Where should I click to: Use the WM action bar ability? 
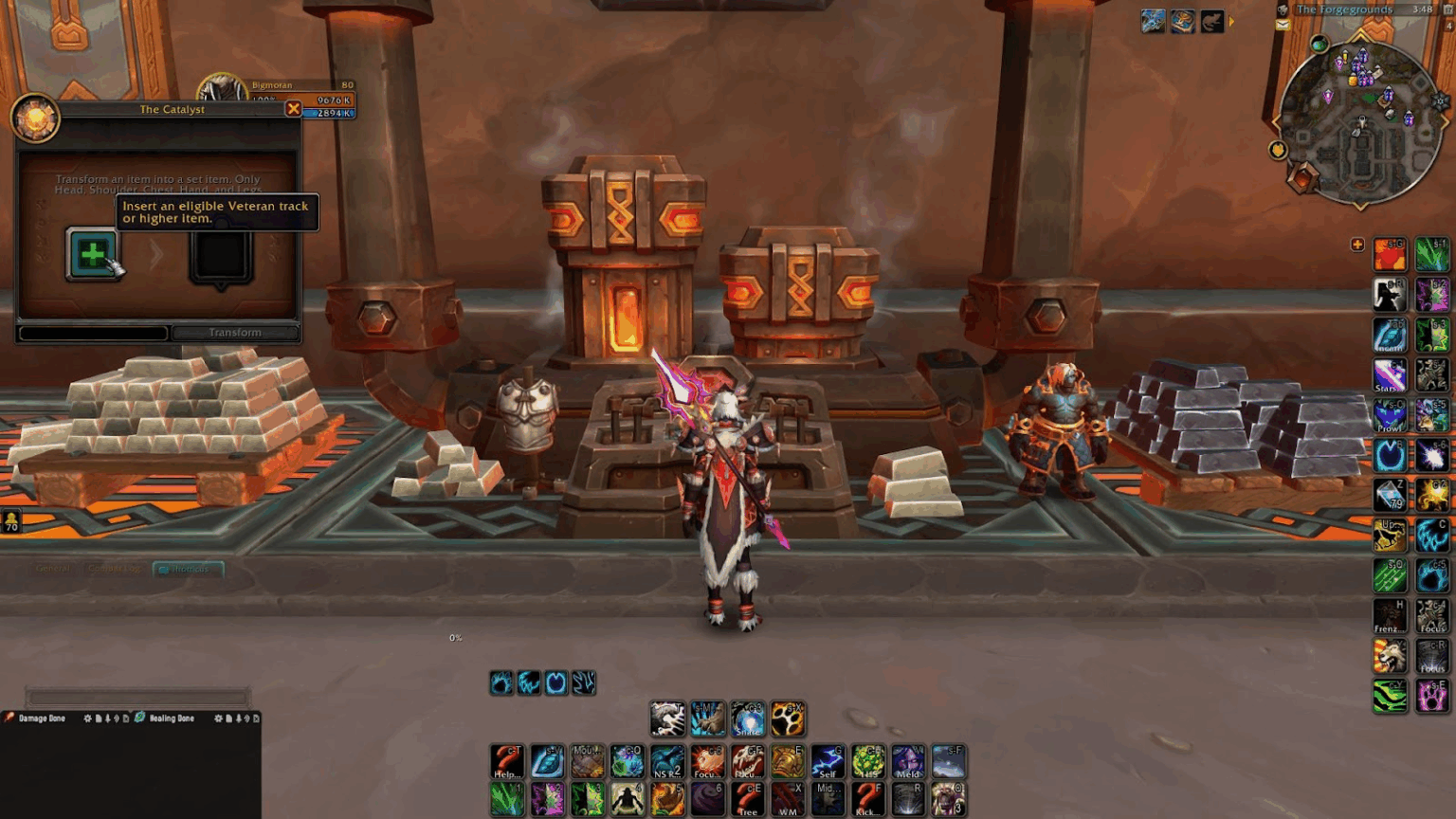[x=788, y=799]
